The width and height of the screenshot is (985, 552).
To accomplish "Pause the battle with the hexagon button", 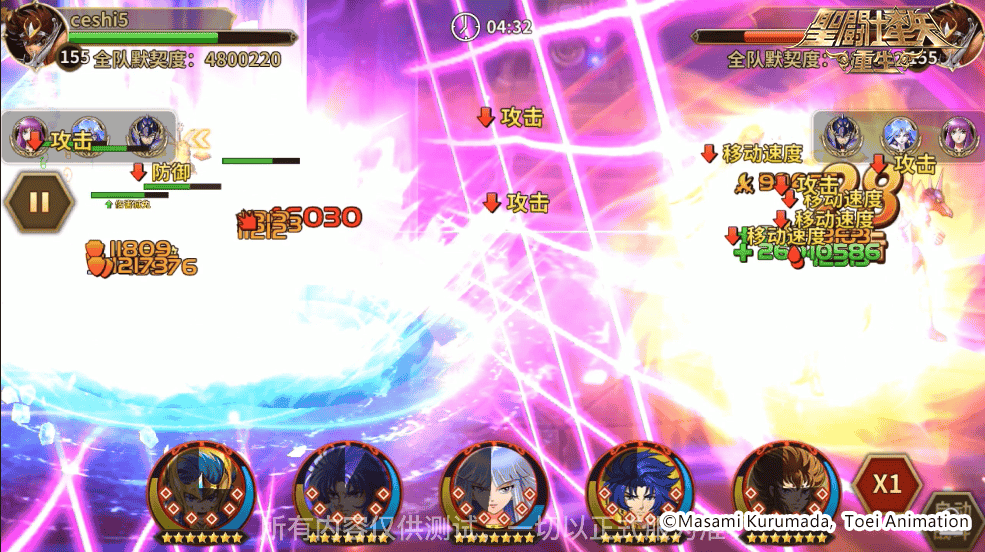I will click(39, 202).
